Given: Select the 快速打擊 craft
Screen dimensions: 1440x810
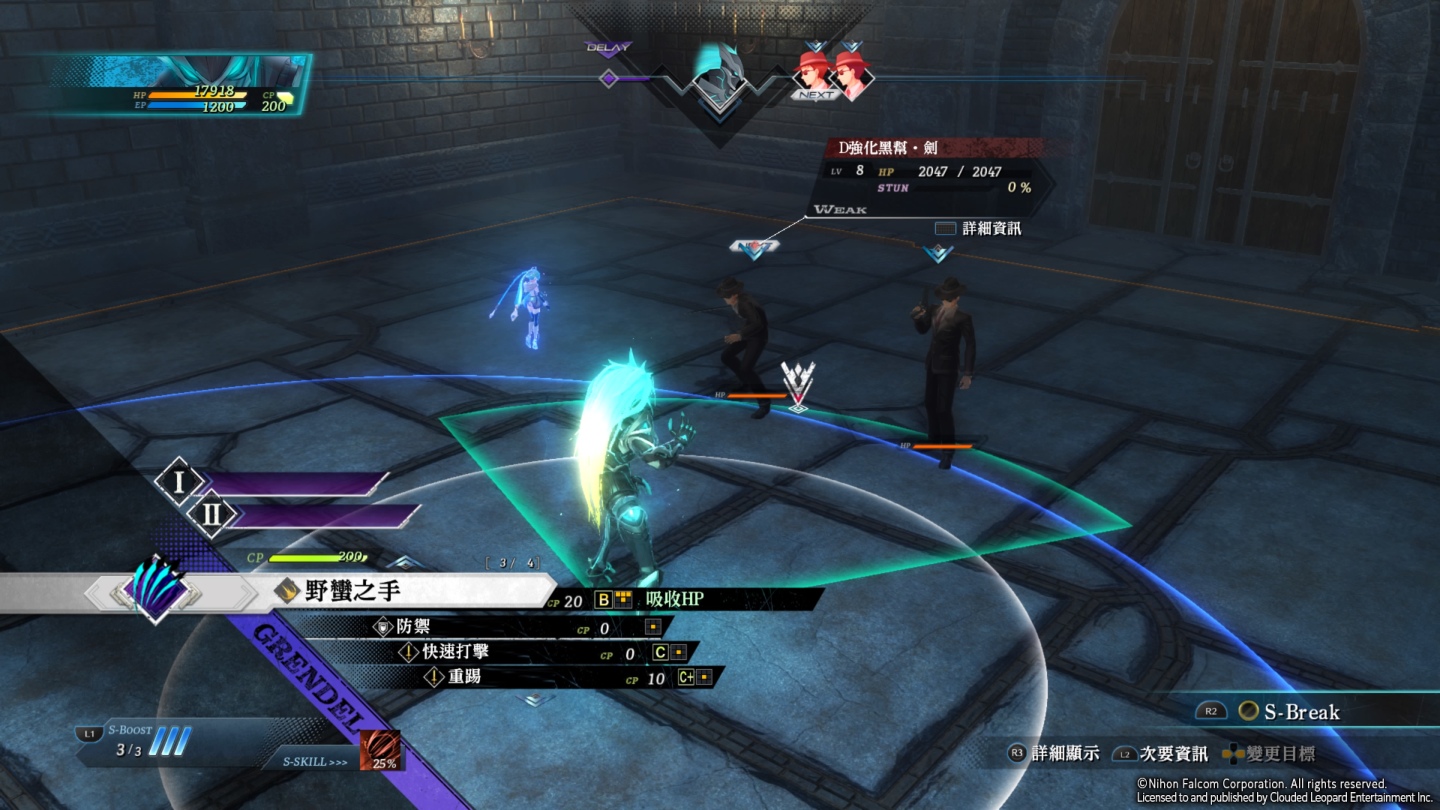Looking at the screenshot, I should (455, 653).
